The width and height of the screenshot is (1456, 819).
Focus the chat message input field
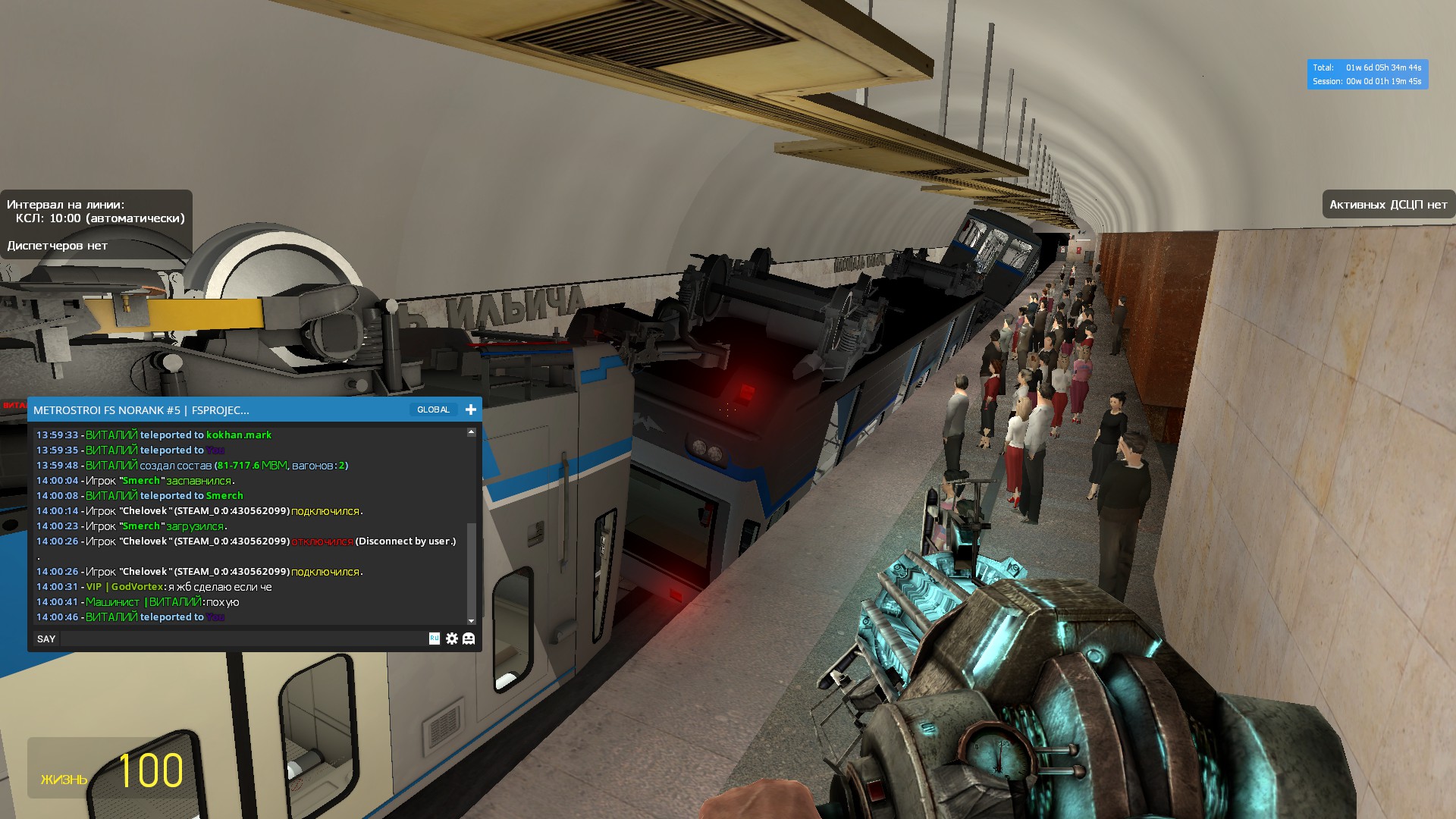click(243, 639)
